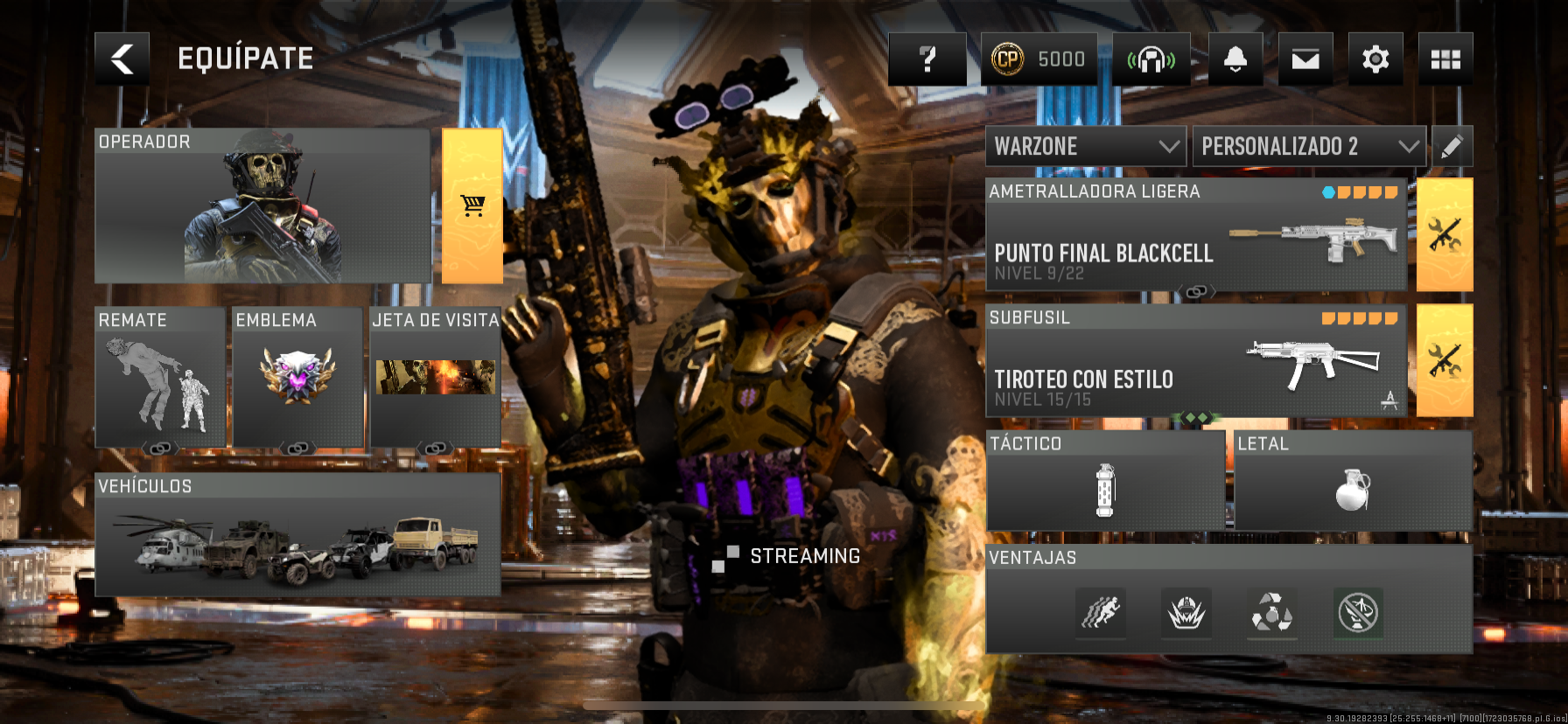Open the Emblema tile

[x=297, y=378]
